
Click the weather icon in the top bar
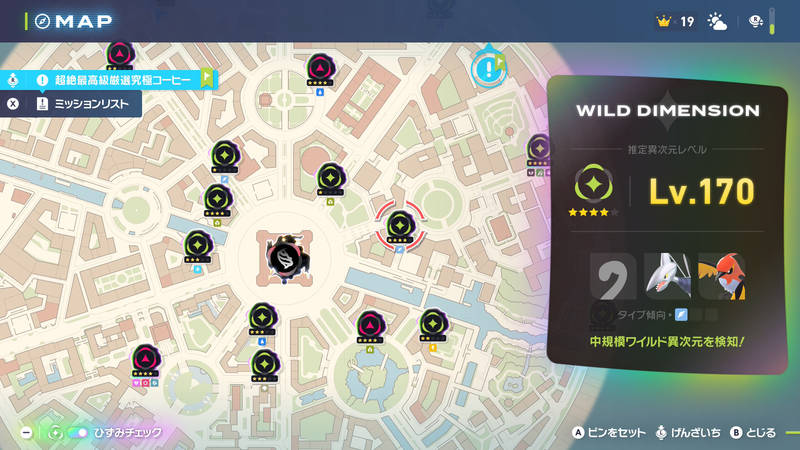click(719, 21)
